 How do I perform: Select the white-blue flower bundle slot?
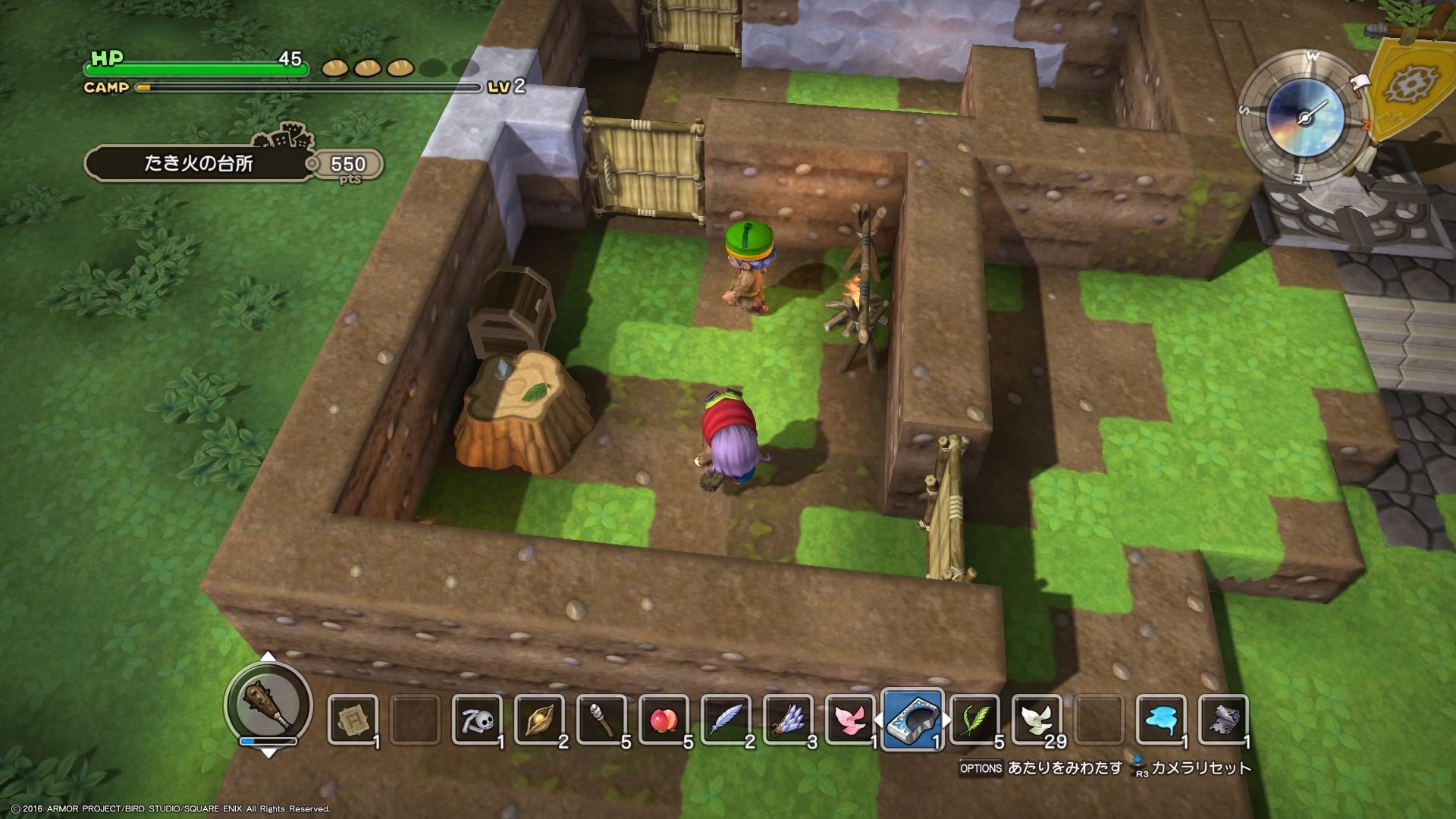coord(788,719)
